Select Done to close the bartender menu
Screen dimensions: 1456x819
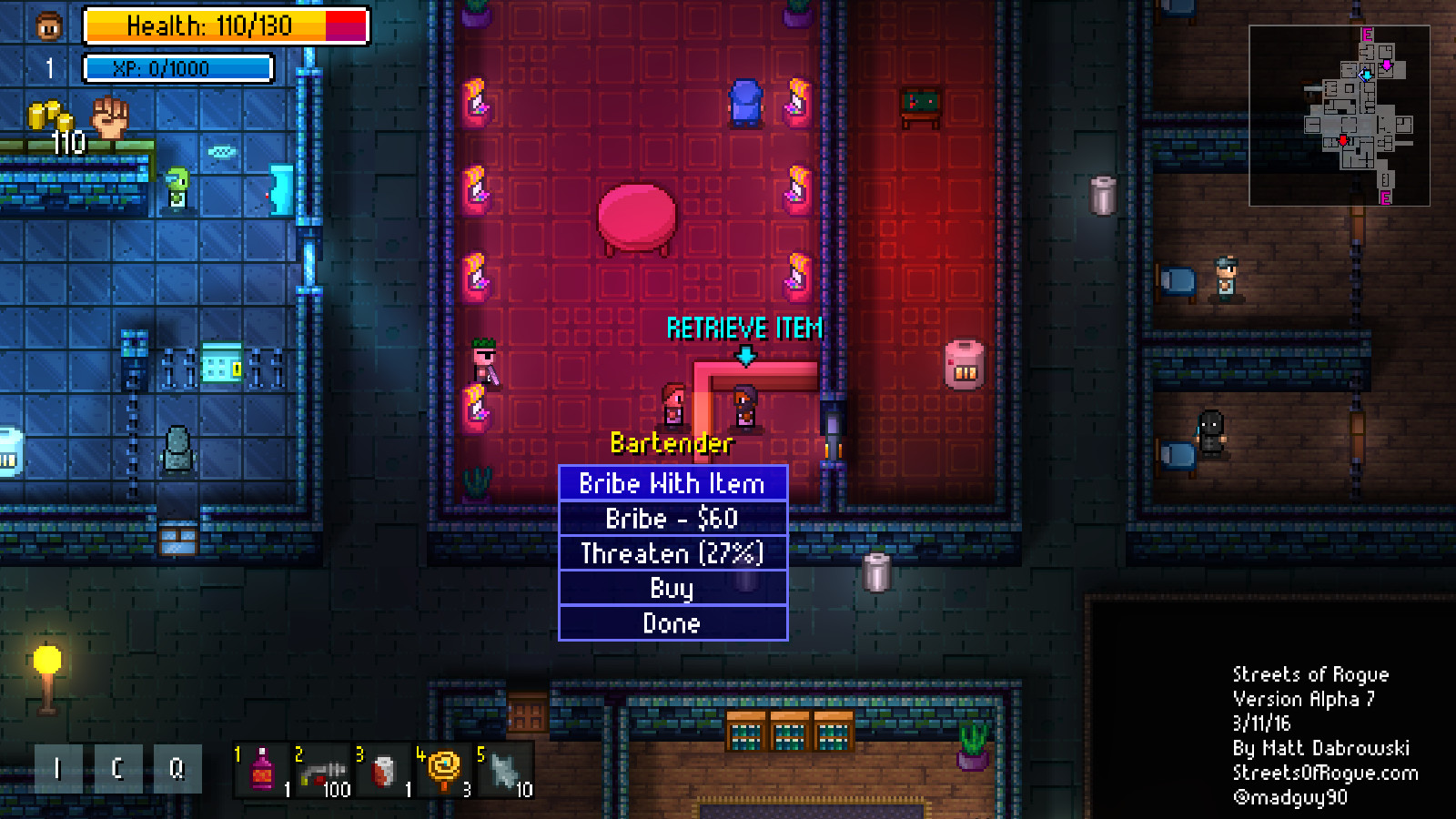click(x=672, y=623)
